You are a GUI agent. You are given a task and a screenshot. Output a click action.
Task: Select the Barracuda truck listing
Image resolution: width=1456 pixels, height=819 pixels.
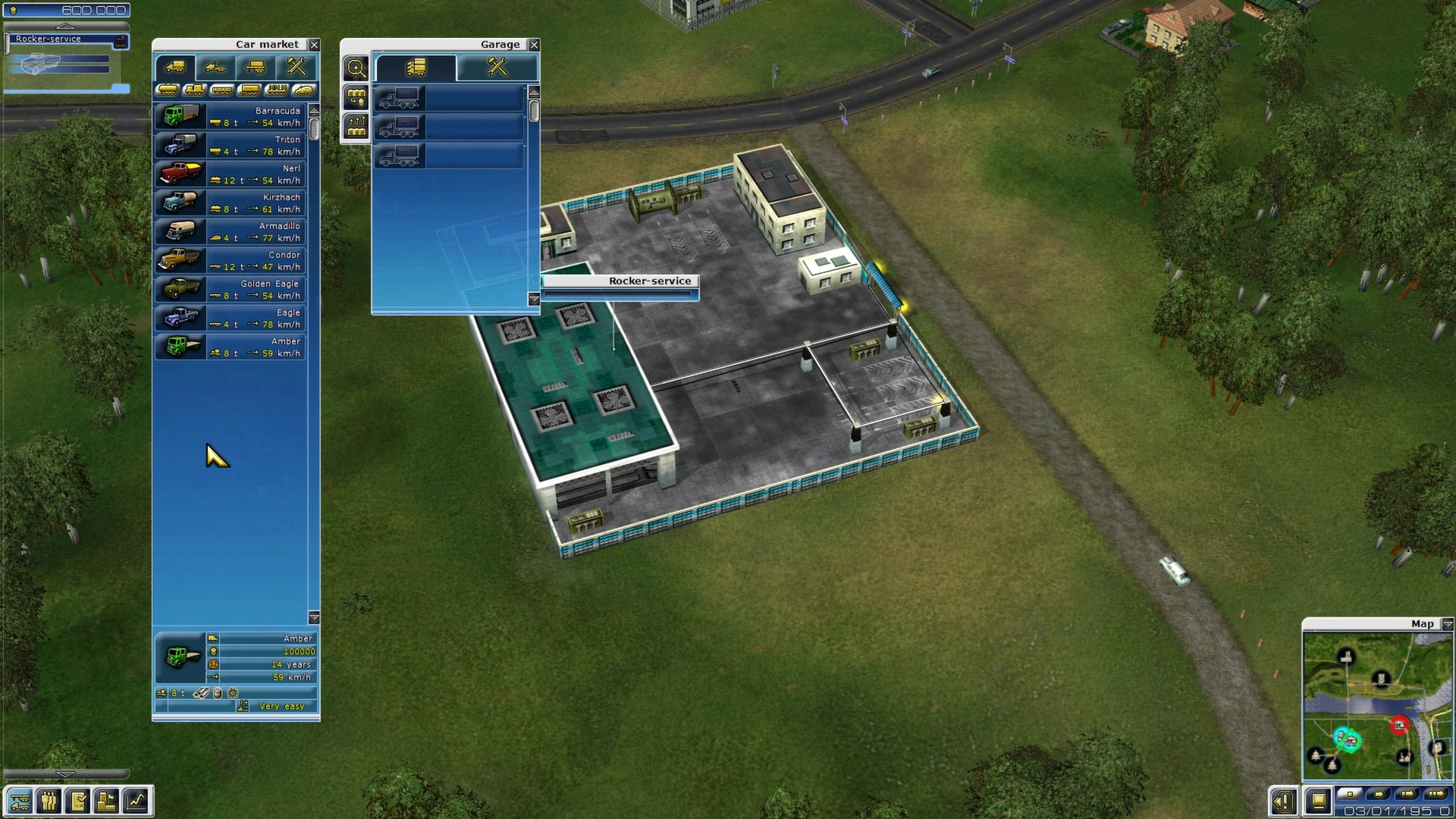230,117
